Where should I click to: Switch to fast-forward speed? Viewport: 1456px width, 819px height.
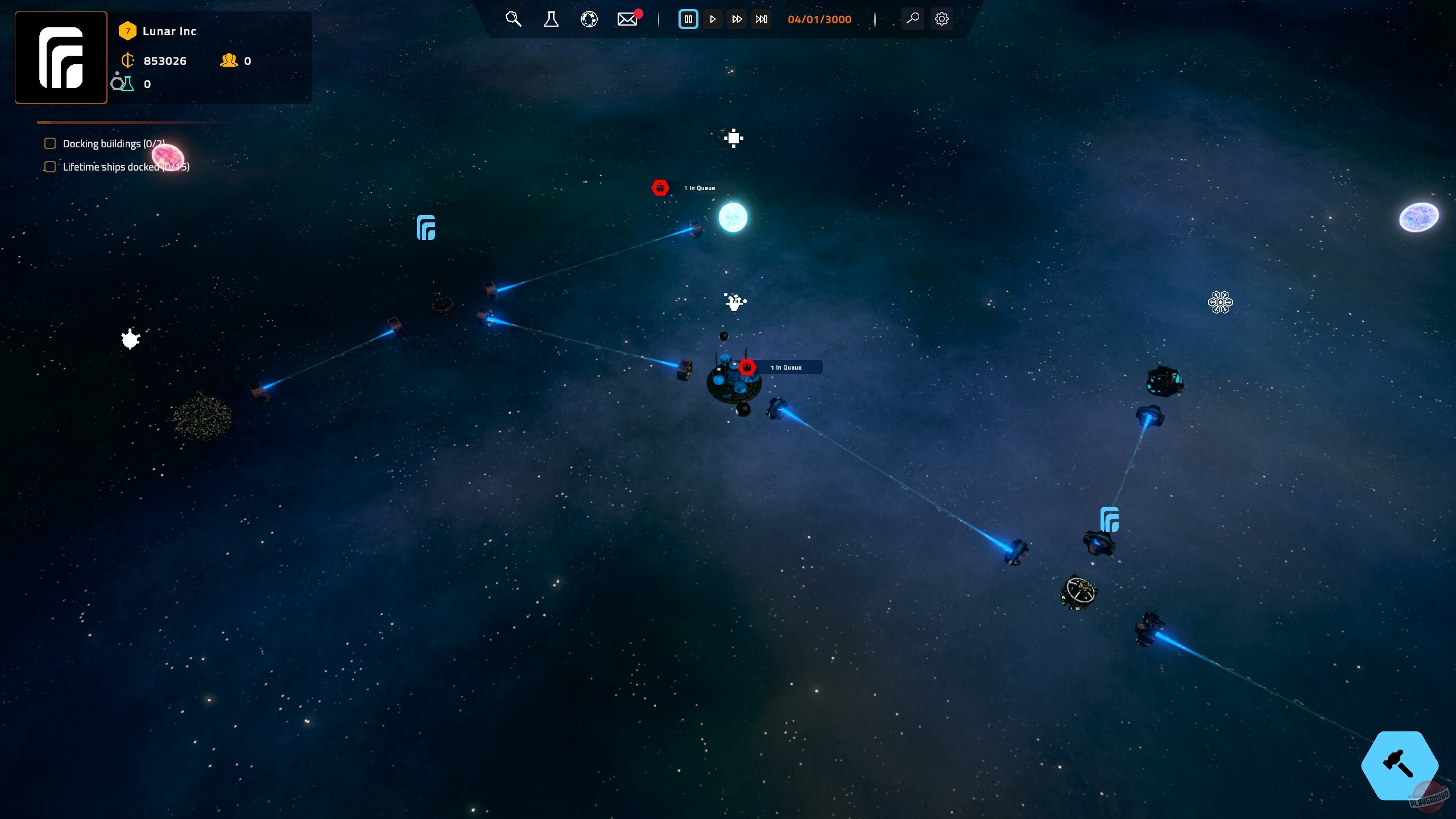[x=737, y=19]
